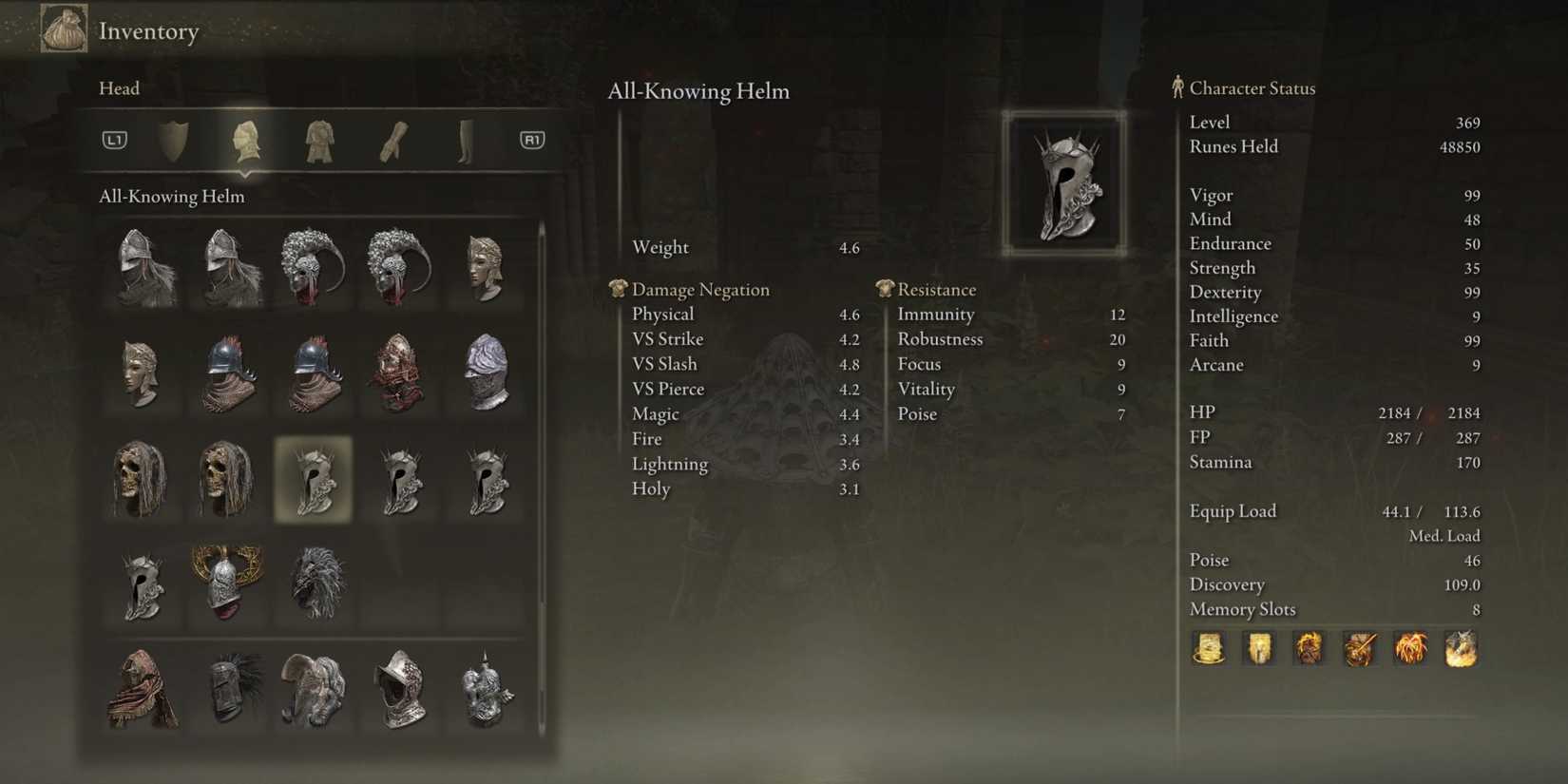Switch to the head armor tab
The height and width of the screenshot is (784, 1568).
pyautogui.click(x=247, y=139)
